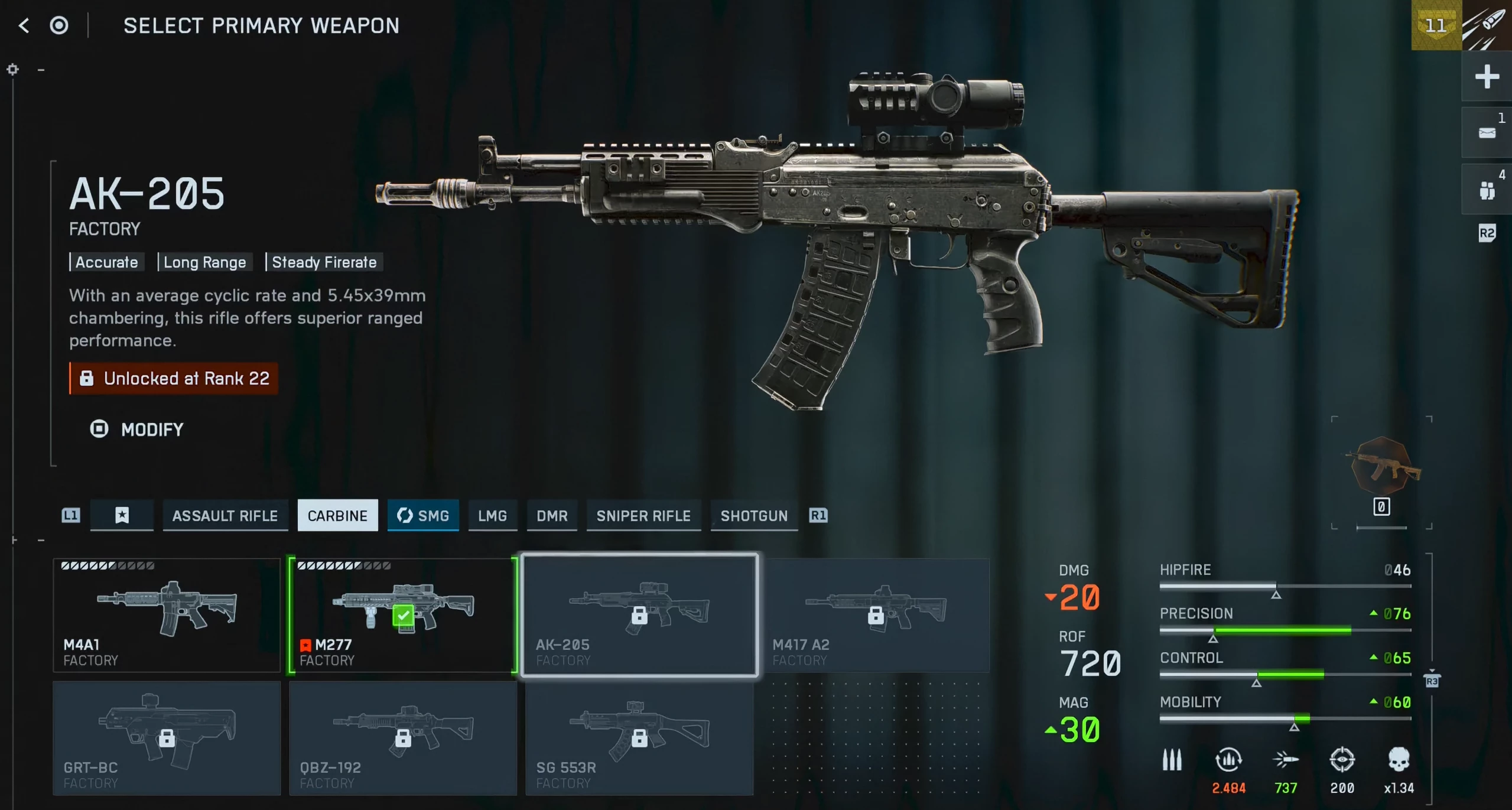Click the plus button in the sidebar
Image resolution: width=1512 pixels, height=810 pixels.
pyautogui.click(x=1487, y=76)
